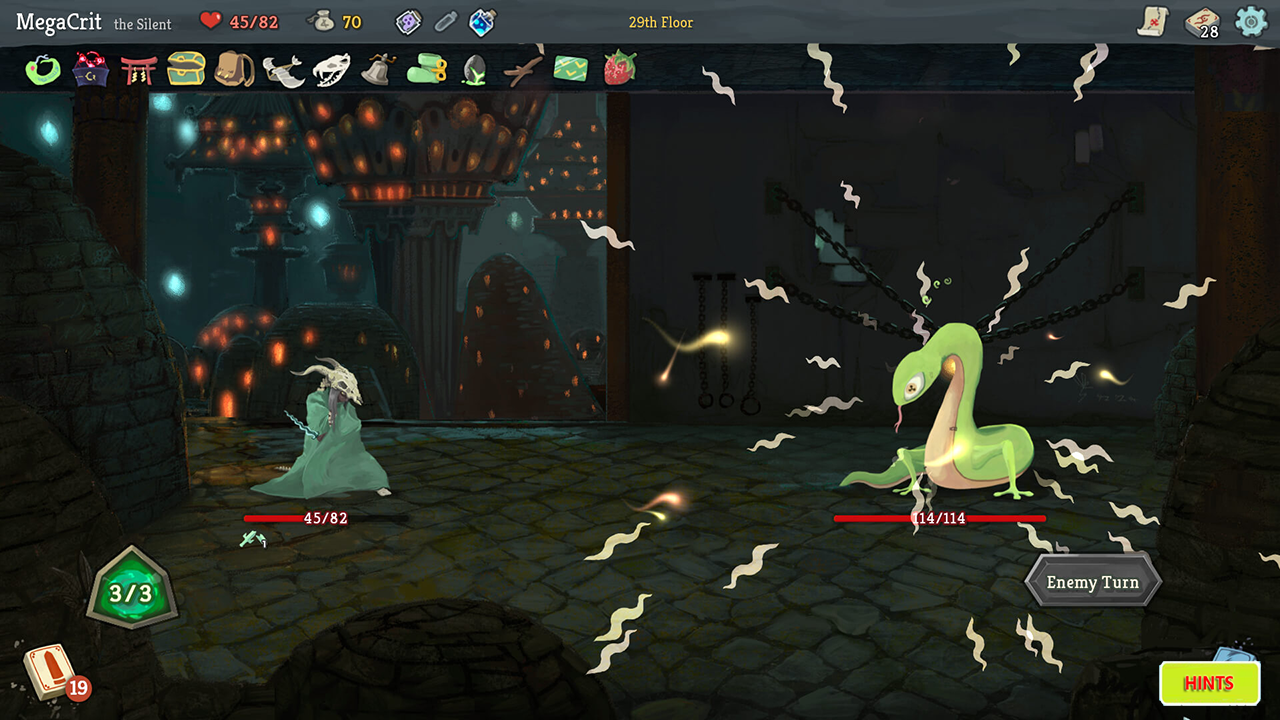Select the purple skull potion
1280x720 pixels.
pos(409,21)
